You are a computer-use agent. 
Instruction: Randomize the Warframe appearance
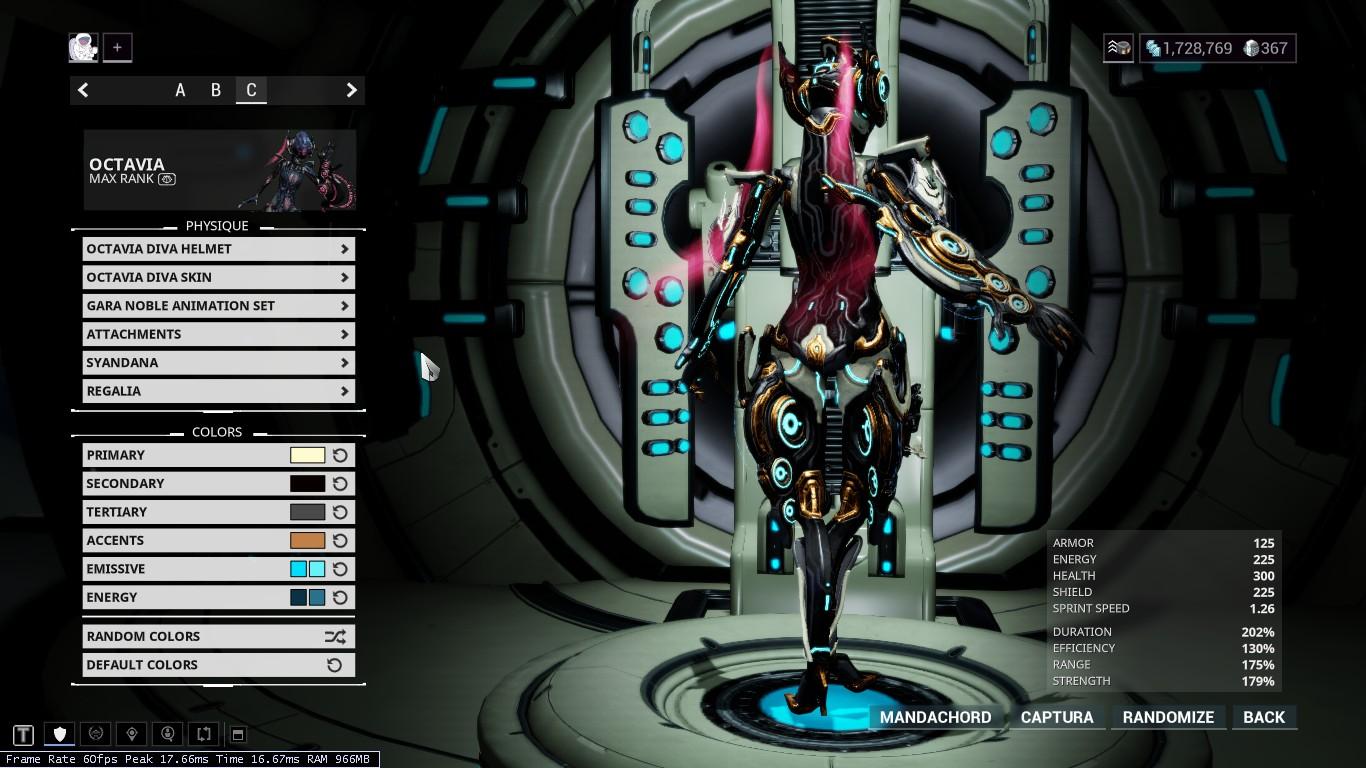(1168, 717)
